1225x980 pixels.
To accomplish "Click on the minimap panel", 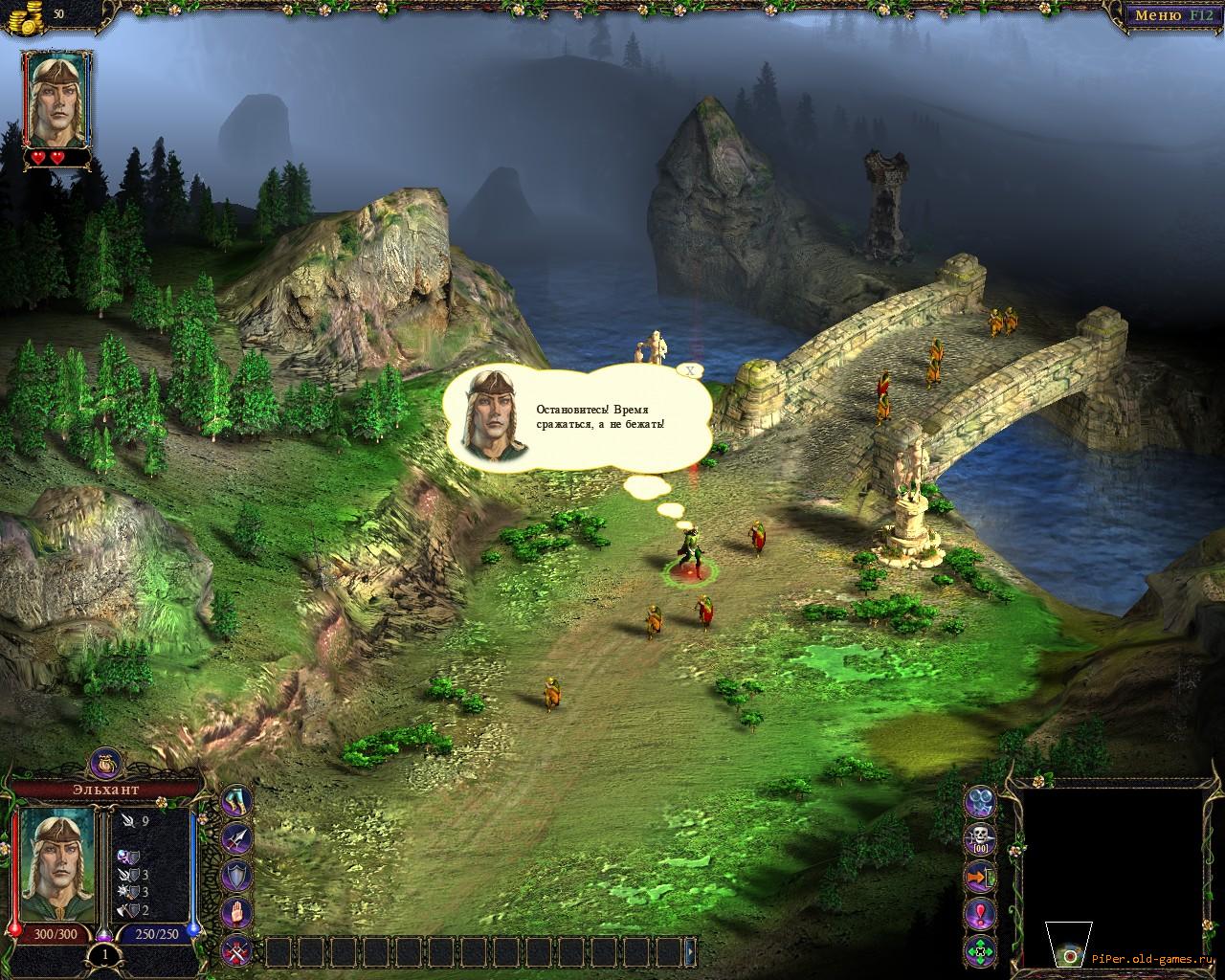I will 1108,861.
